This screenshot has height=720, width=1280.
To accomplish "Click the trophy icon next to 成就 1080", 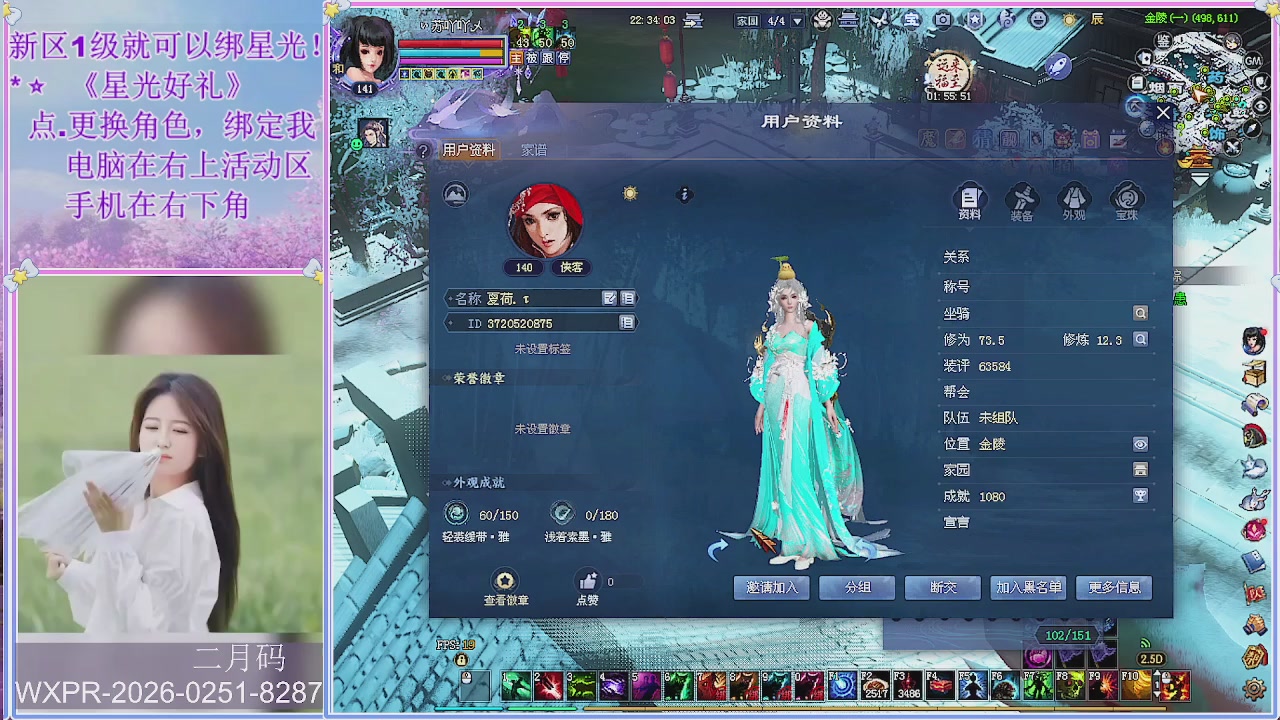I will [x=1141, y=496].
